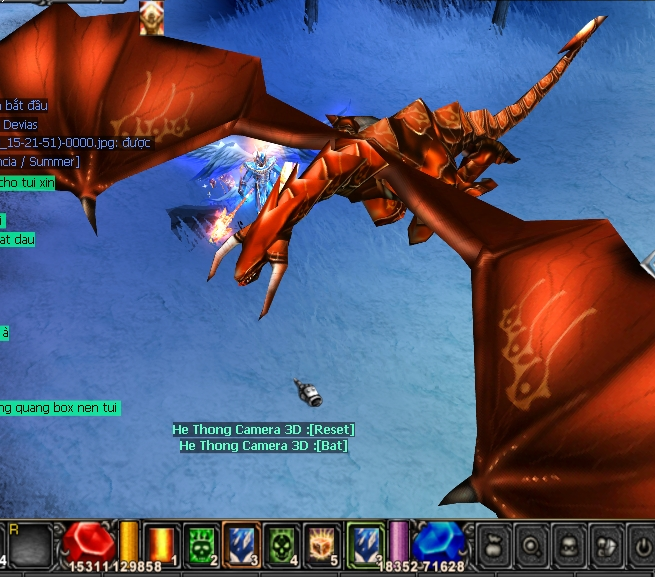Viewport: 655px width, 577px height.
Task: Activate the green skull skill numbered 2
Action: (x=201, y=545)
